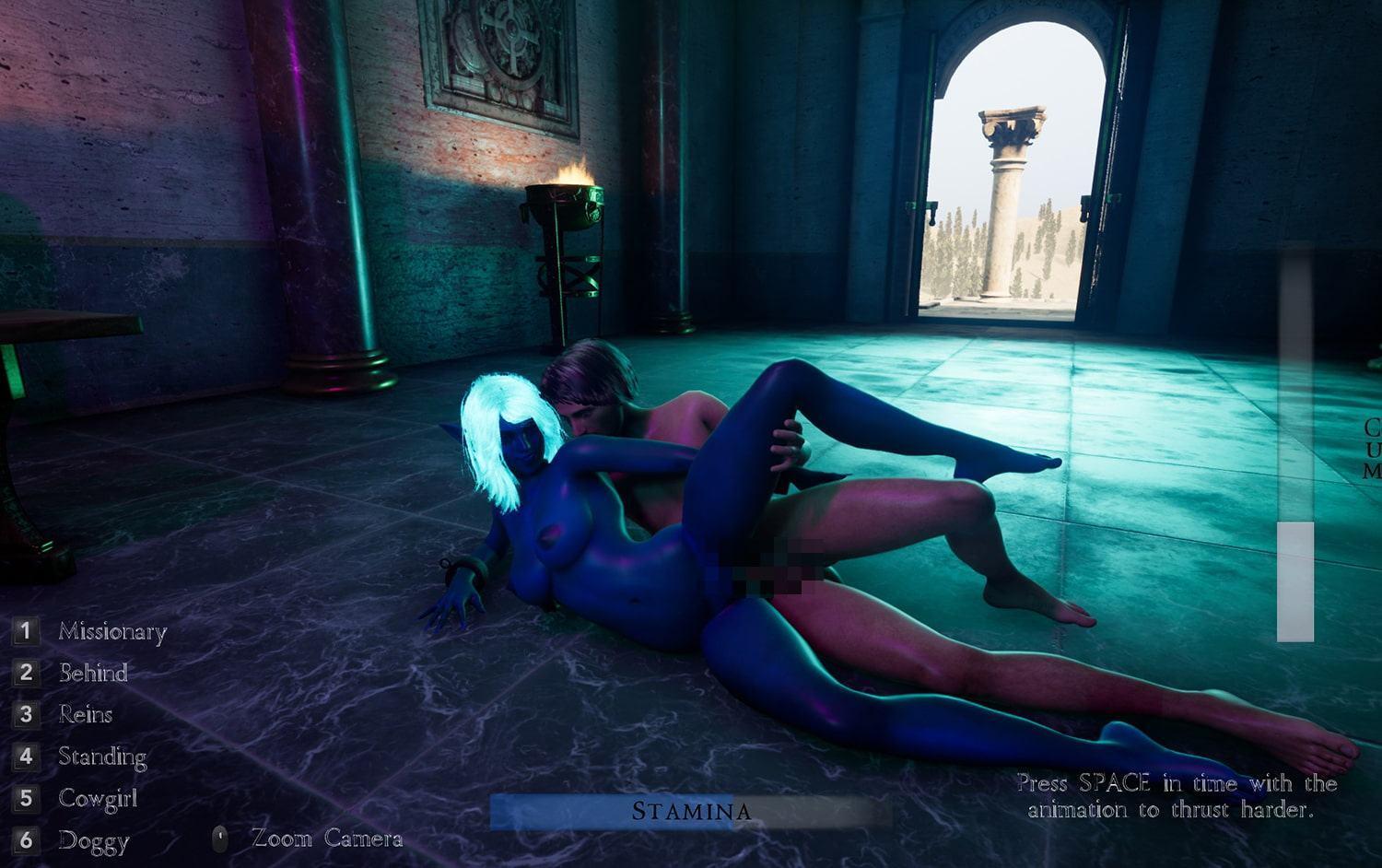Select the Missionary option in the list
Screen dimensions: 1382x868
click(x=111, y=632)
